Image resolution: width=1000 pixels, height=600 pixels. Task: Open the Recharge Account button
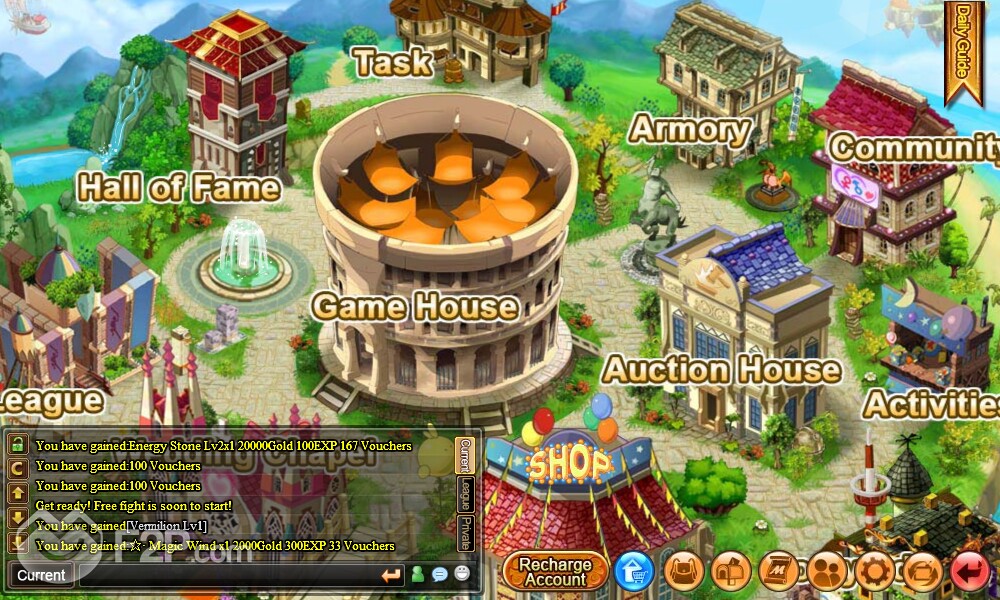tap(555, 571)
